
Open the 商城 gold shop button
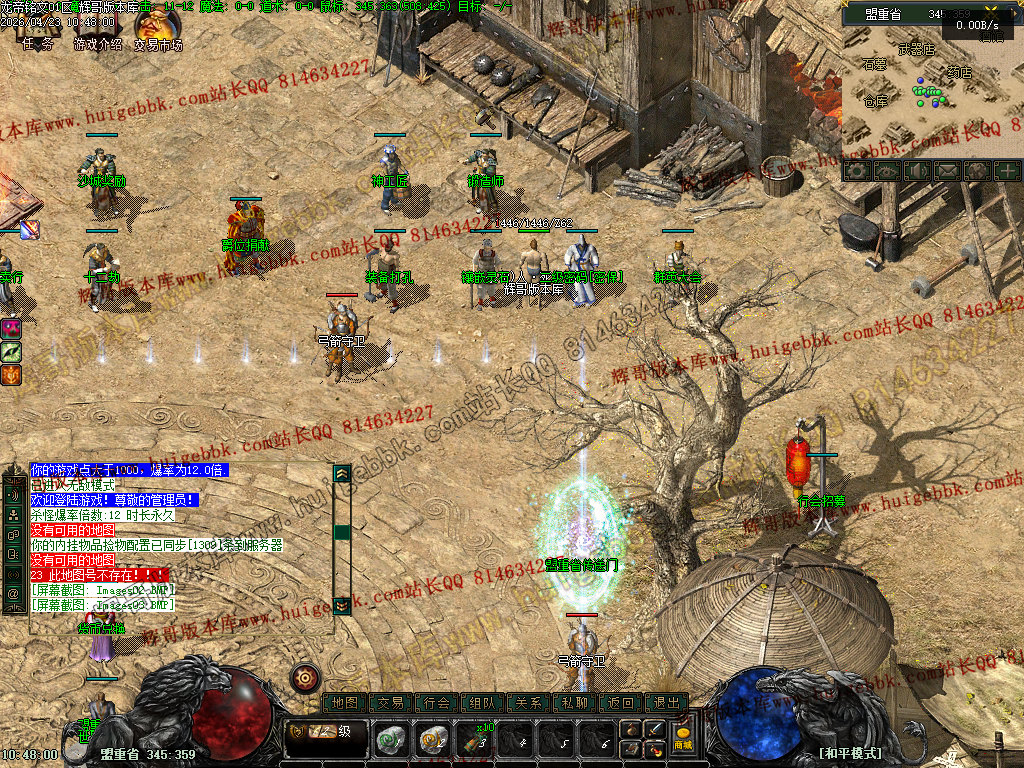click(x=684, y=738)
